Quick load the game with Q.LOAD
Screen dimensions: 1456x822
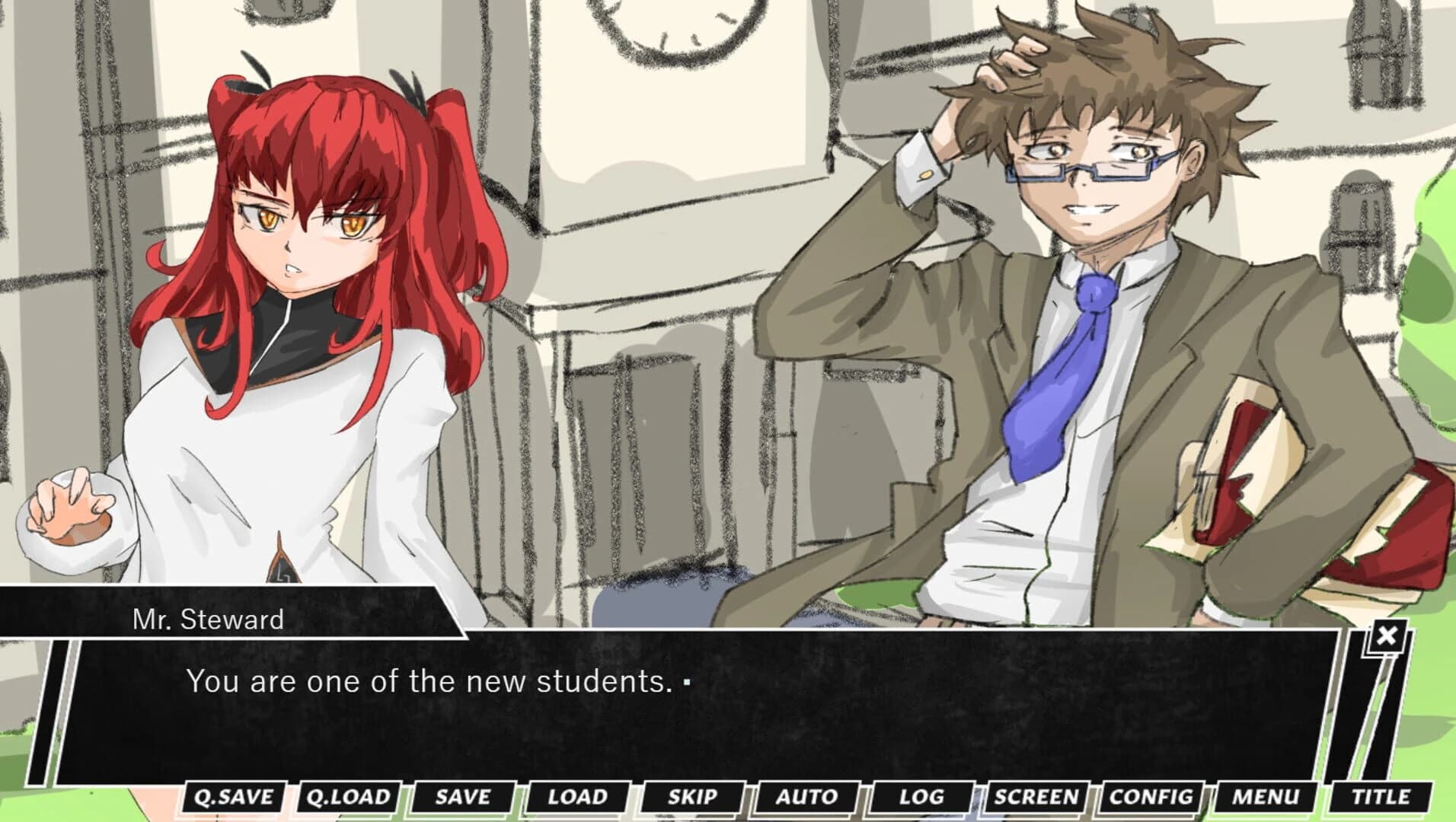click(350, 797)
